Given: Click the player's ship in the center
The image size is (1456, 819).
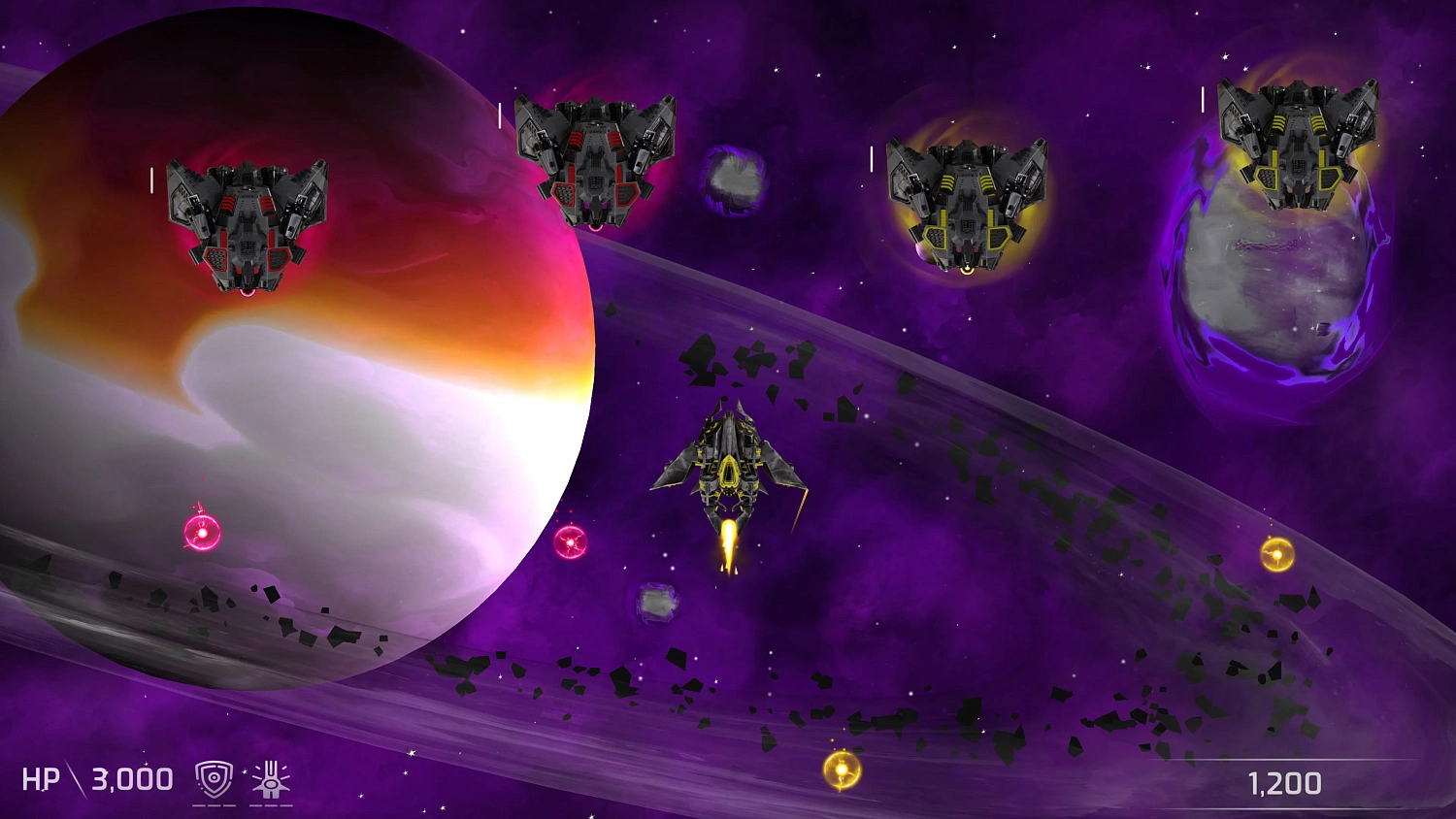Looking at the screenshot, I should [728, 466].
